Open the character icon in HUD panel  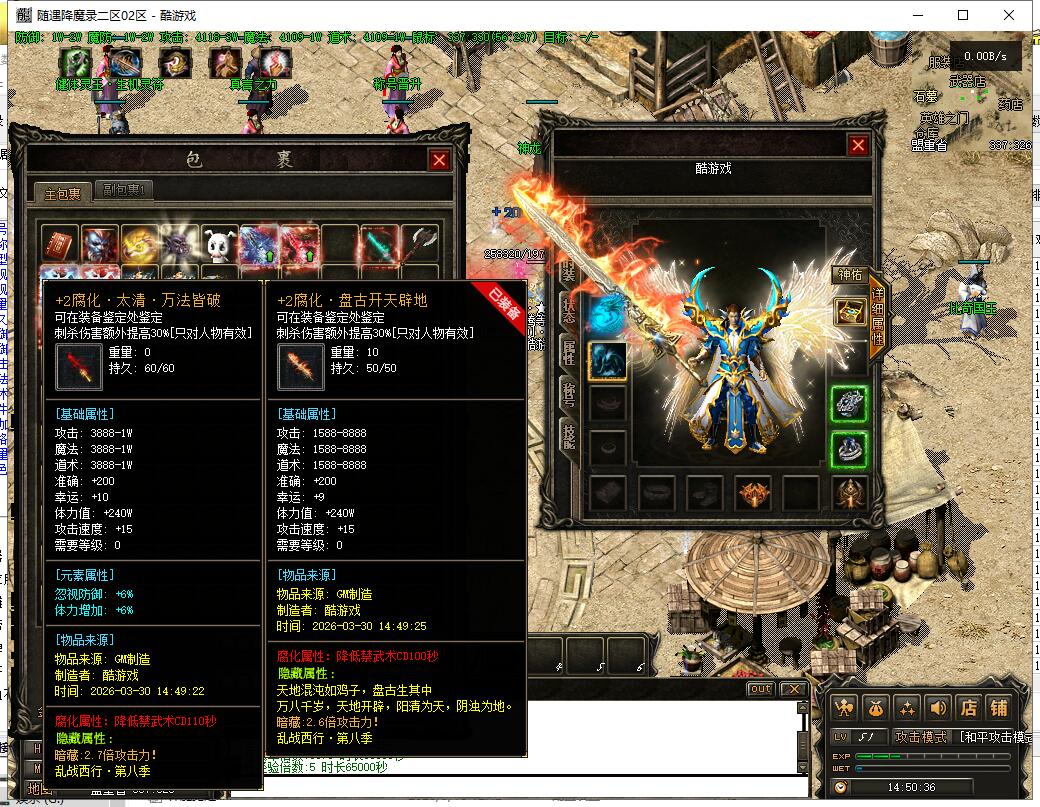click(x=845, y=707)
